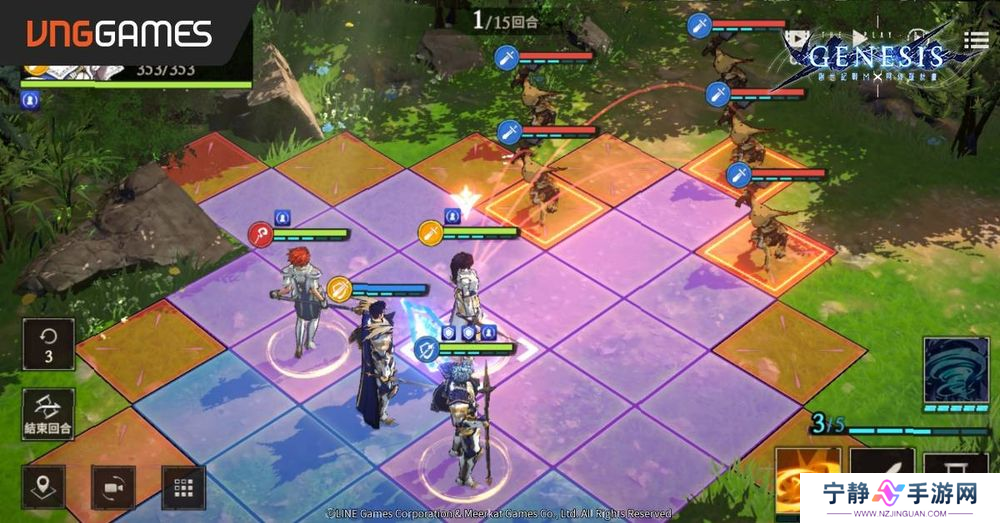Viewport: 1000px width, 523px height.
Task: End the turn with 結束回合 button
Action: (x=48, y=413)
